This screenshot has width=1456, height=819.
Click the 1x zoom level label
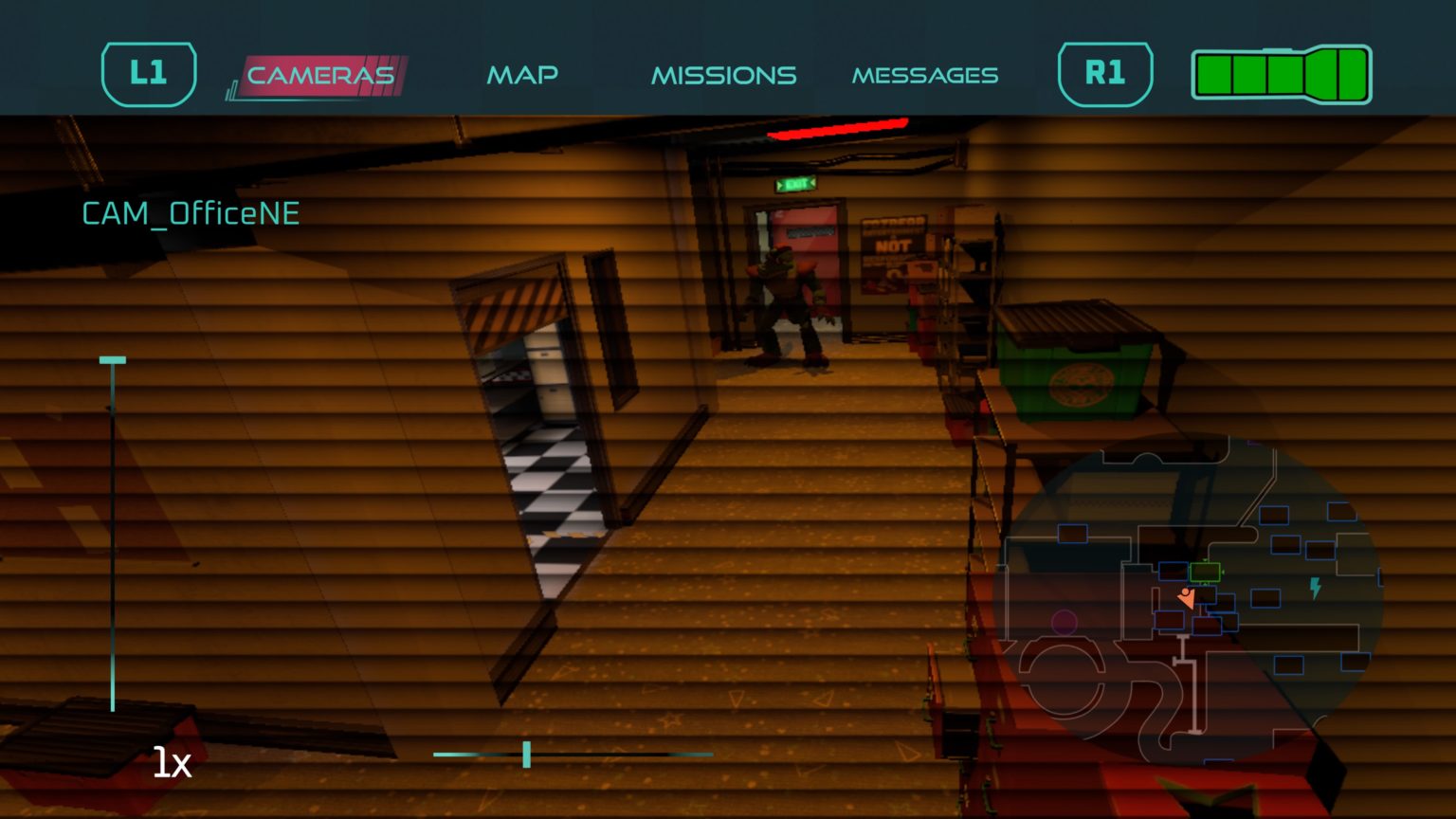click(x=173, y=762)
